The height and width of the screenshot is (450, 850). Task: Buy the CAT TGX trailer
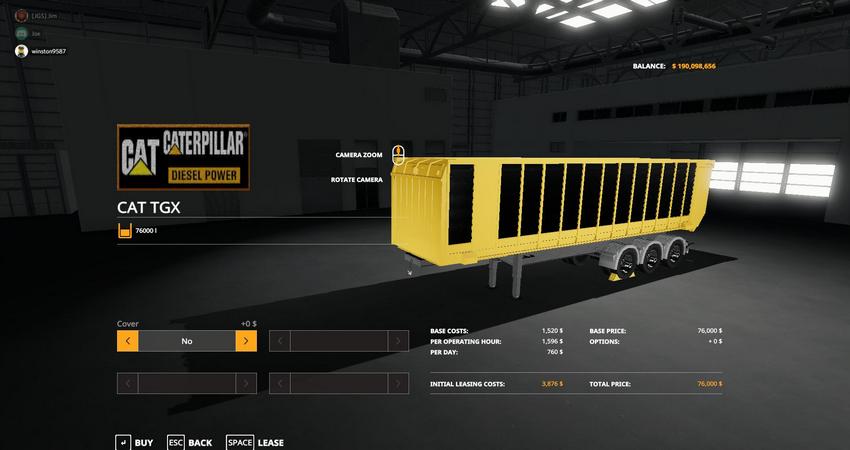[x=135, y=442]
